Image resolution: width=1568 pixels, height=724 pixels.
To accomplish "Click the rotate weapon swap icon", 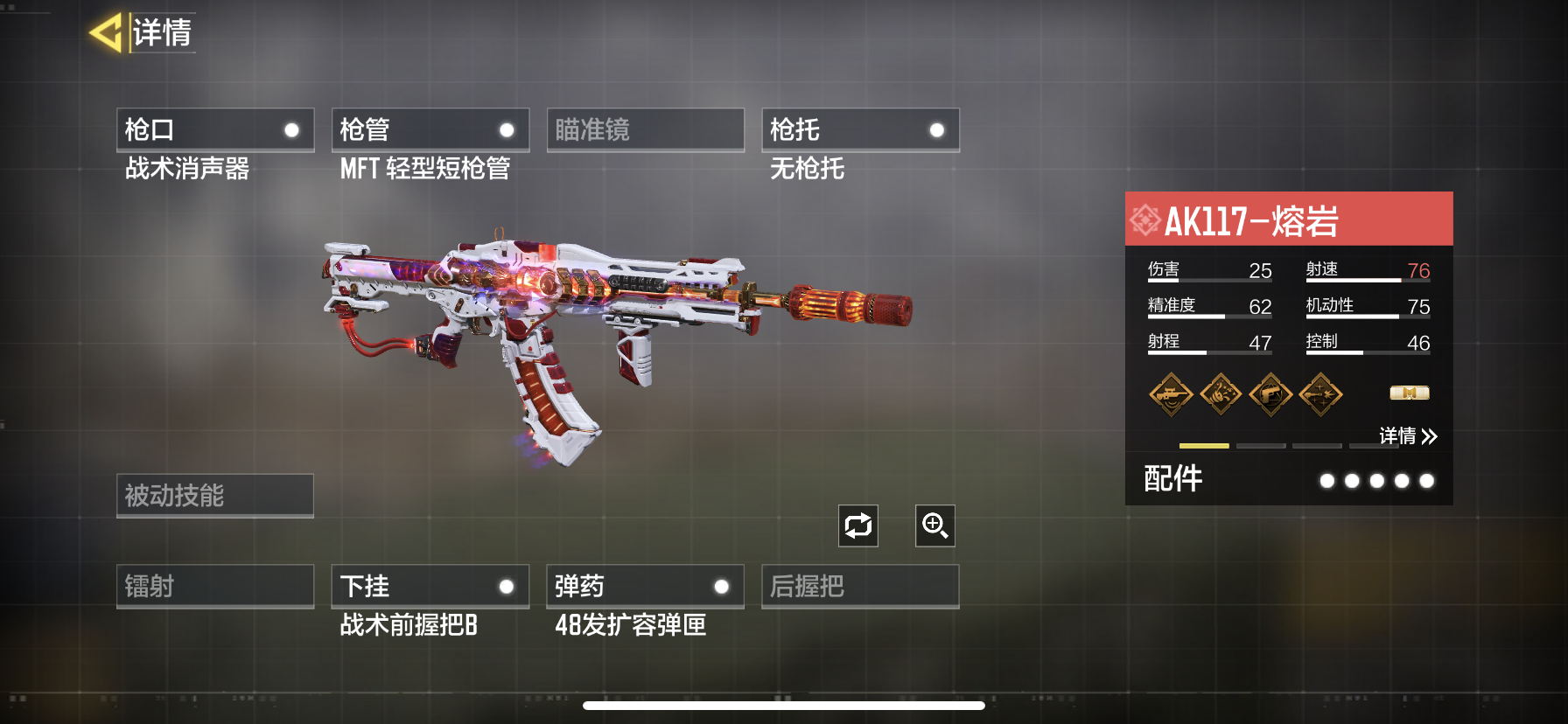I will coord(857,526).
